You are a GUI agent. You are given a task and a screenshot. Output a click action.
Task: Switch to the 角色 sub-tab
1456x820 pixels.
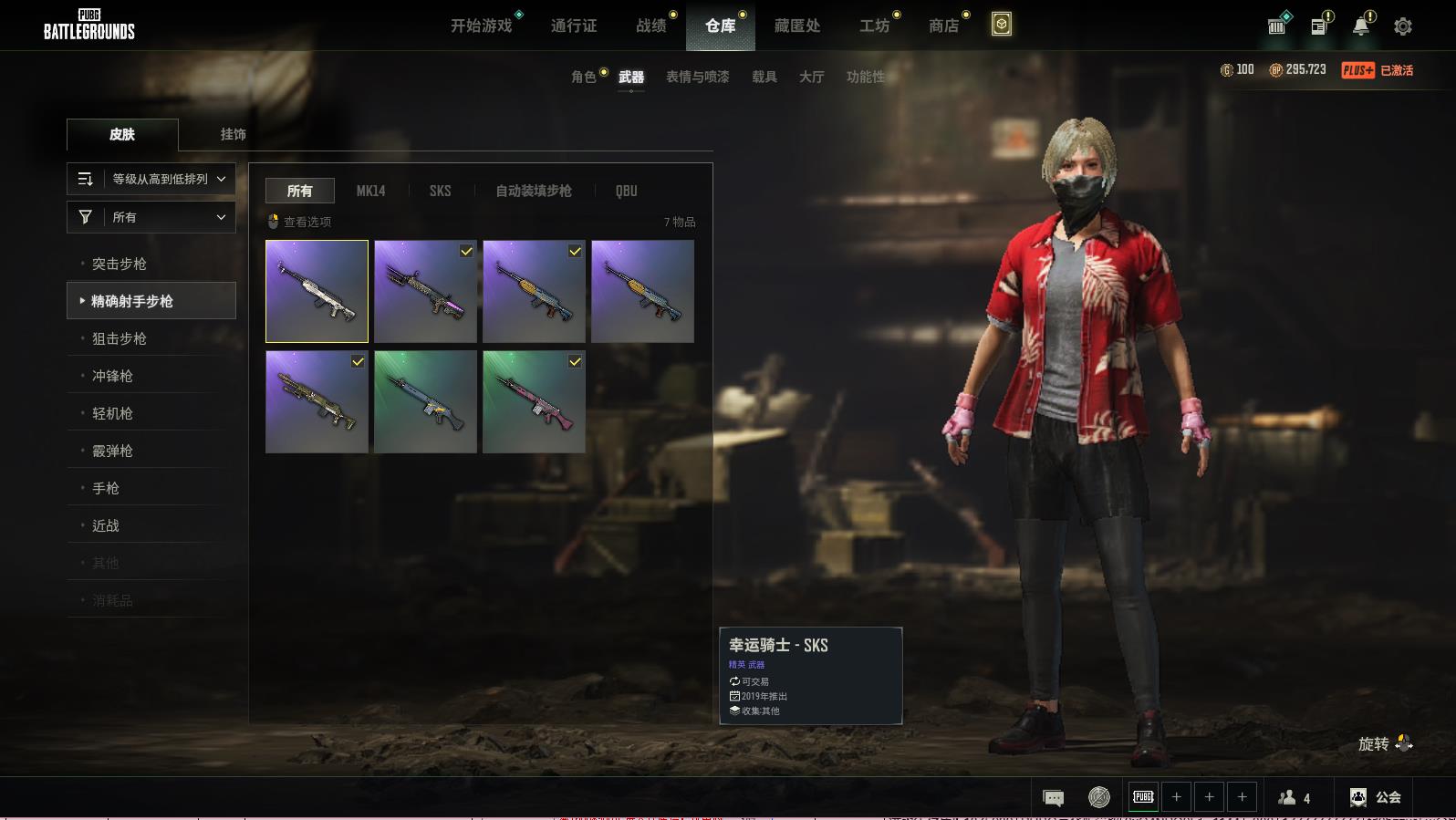tap(583, 77)
